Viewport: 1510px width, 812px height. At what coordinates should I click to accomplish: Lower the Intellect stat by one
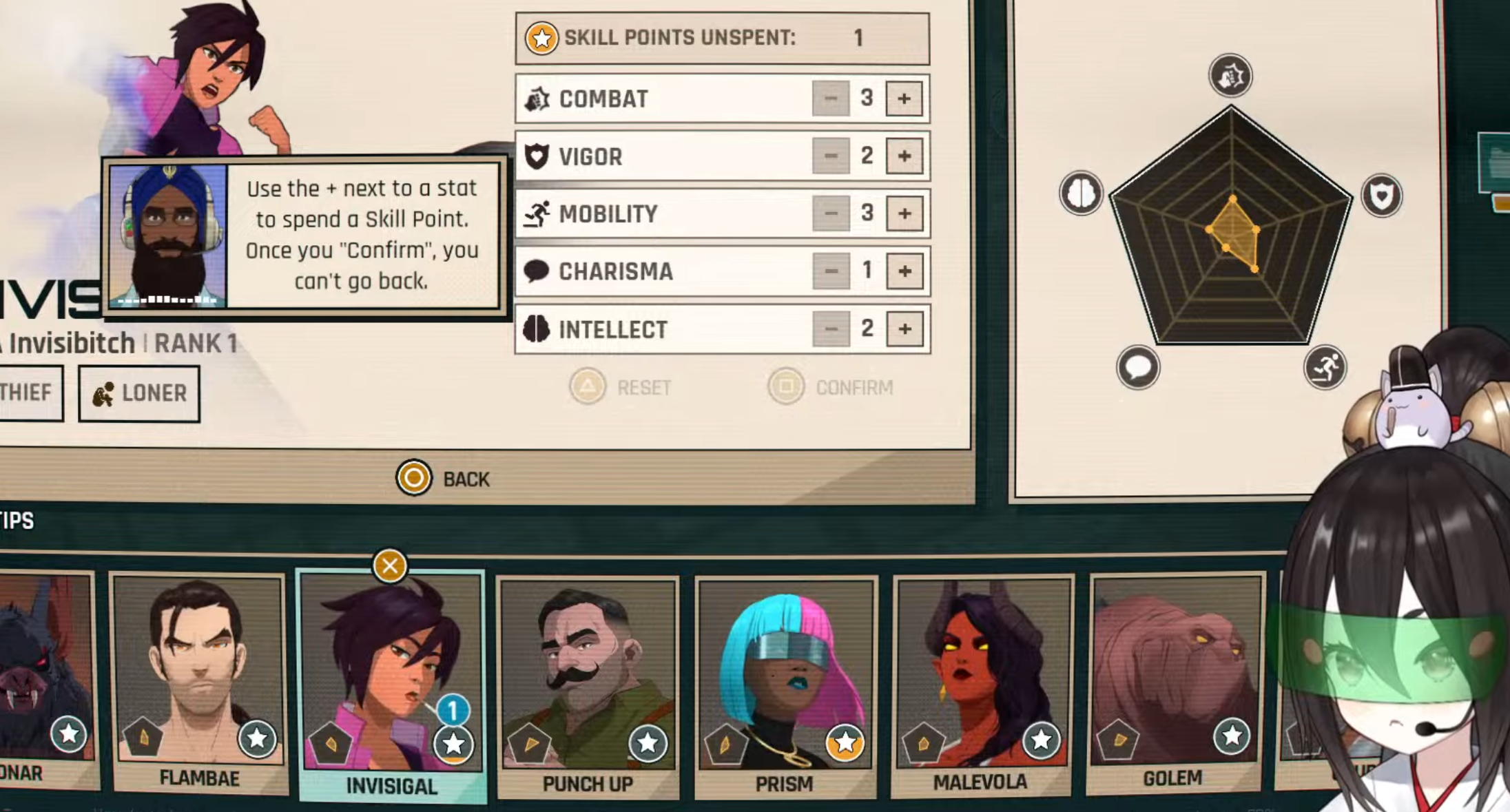point(831,329)
